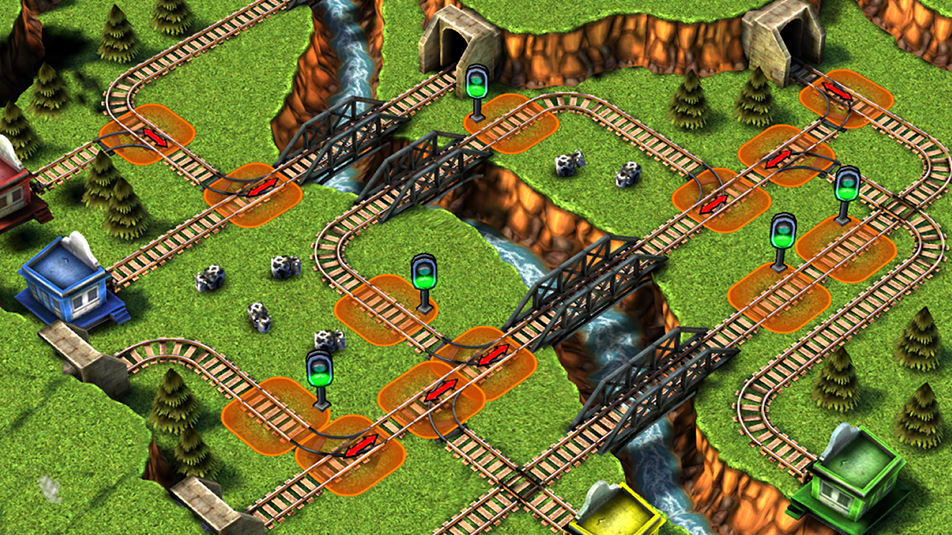Flip the track switch nearest the red station
The image size is (952, 535).
[x=155, y=136]
